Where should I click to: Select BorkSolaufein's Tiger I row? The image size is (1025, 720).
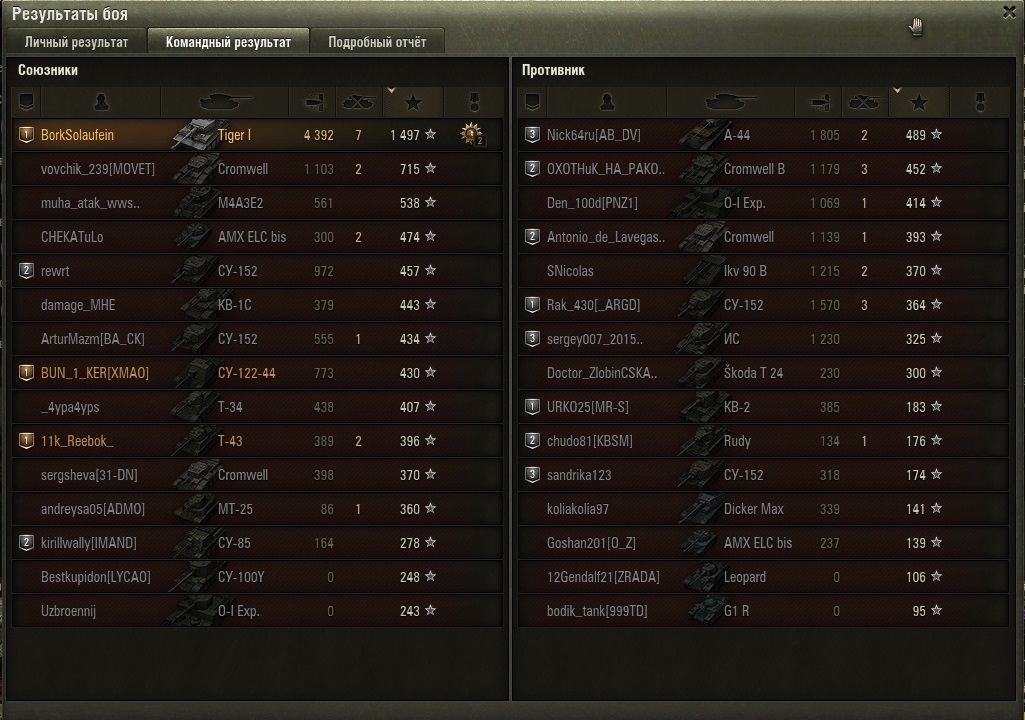257,135
